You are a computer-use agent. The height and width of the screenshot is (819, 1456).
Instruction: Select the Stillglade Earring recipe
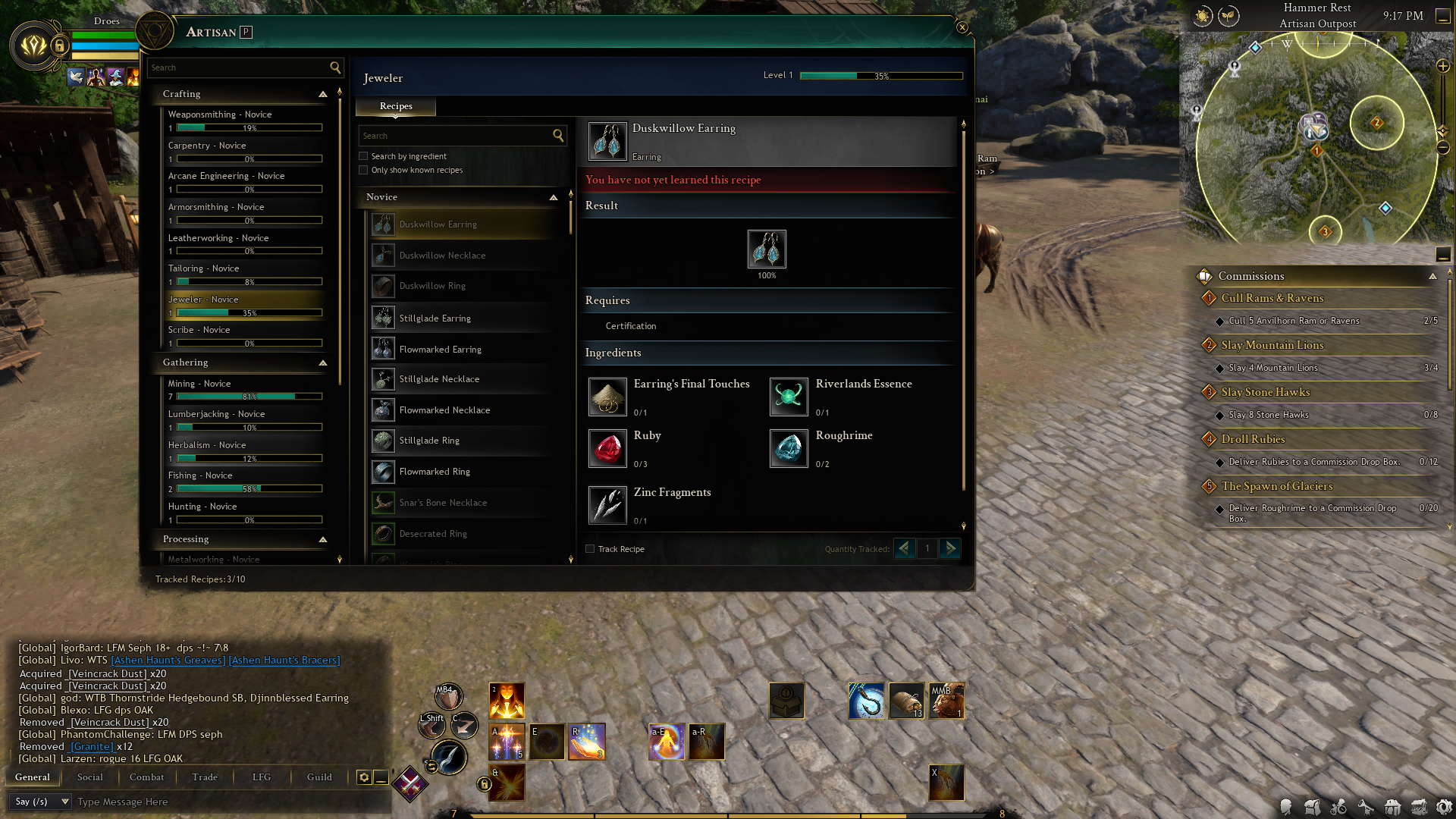pyautogui.click(x=435, y=318)
